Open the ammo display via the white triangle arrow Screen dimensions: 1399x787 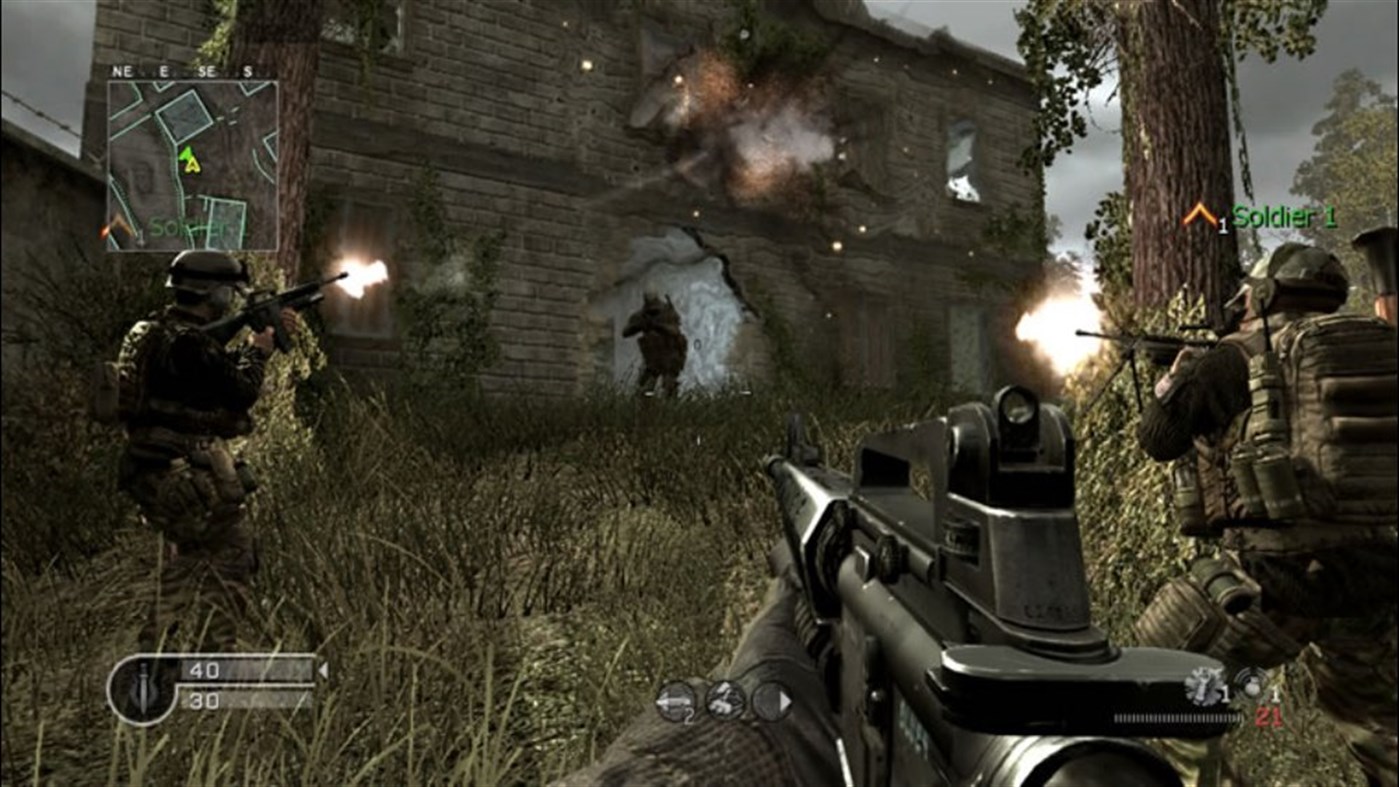[x=323, y=670]
